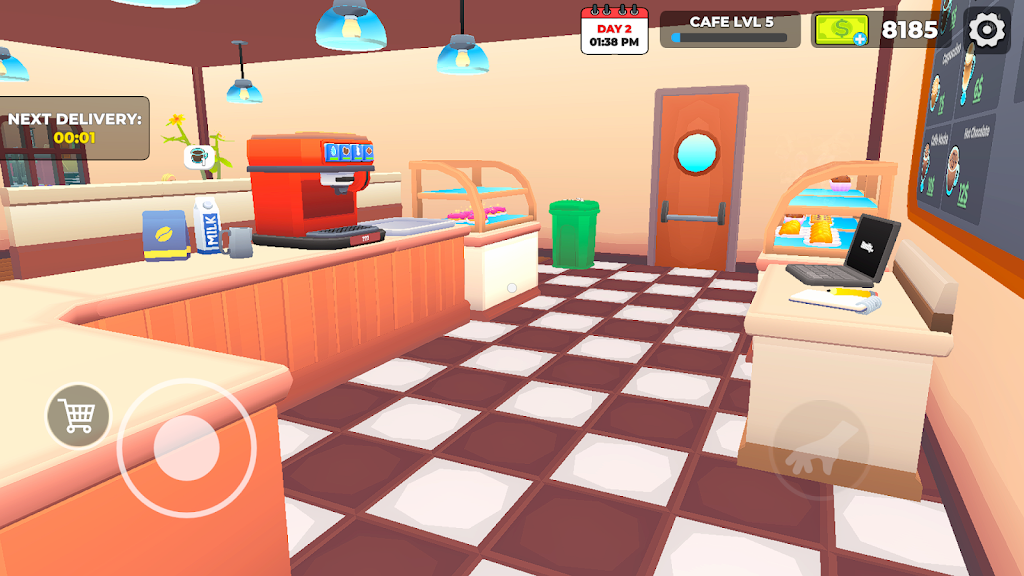Open the settings gear menu
The image size is (1024, 576).
point(987,30)
